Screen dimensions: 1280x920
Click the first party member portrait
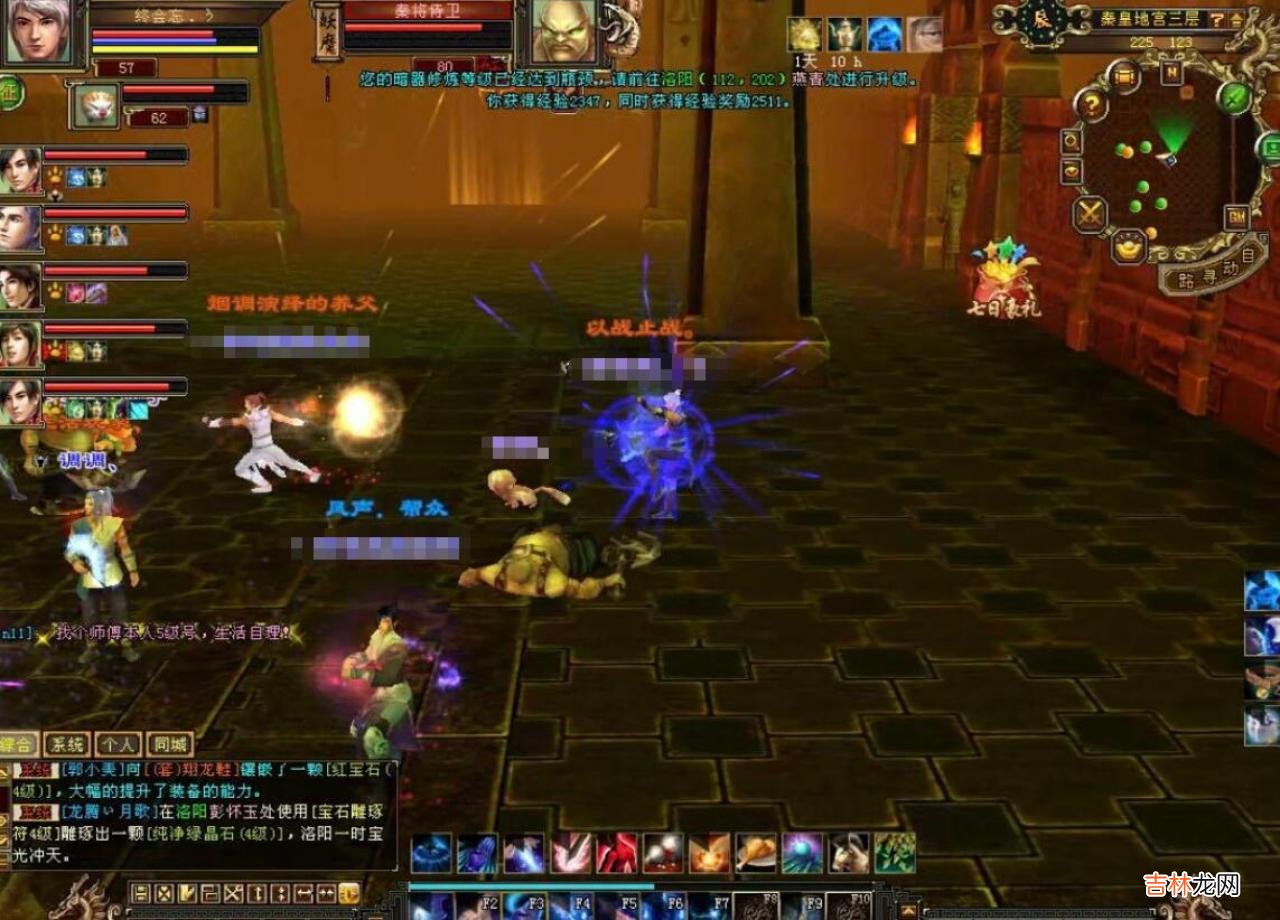[20, 169]
